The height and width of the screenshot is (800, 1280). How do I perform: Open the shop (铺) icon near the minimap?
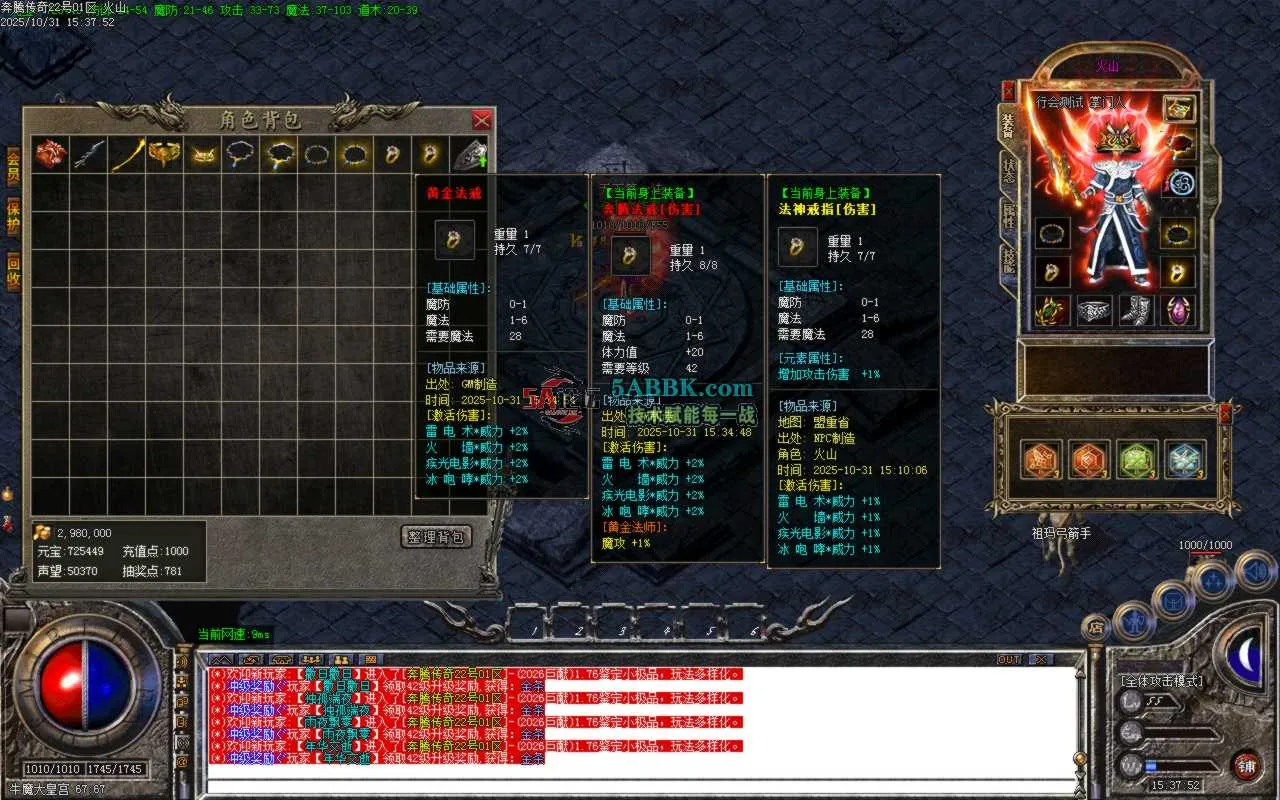(x=1249, y=765)
